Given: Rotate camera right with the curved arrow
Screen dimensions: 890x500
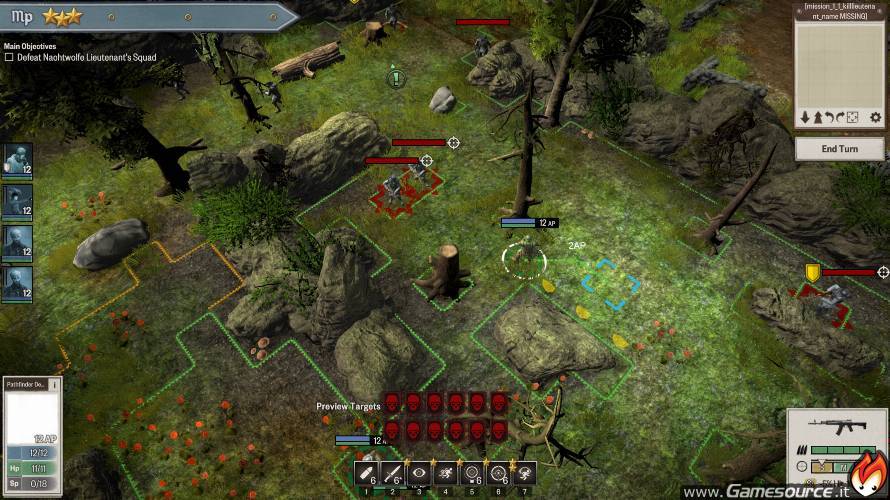Looking at the screenshot, I should [841, 118].
